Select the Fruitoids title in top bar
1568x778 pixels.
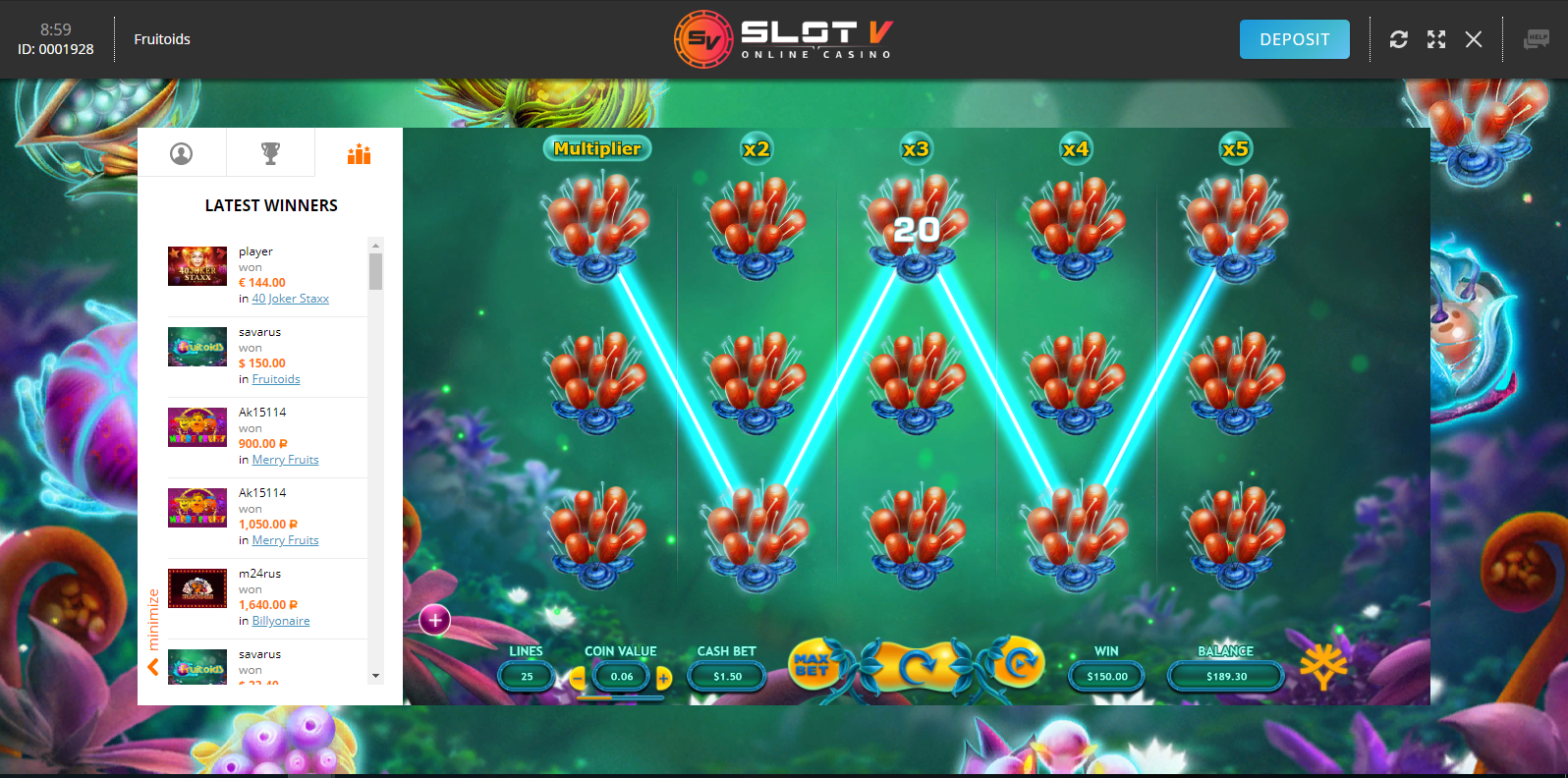161,40
